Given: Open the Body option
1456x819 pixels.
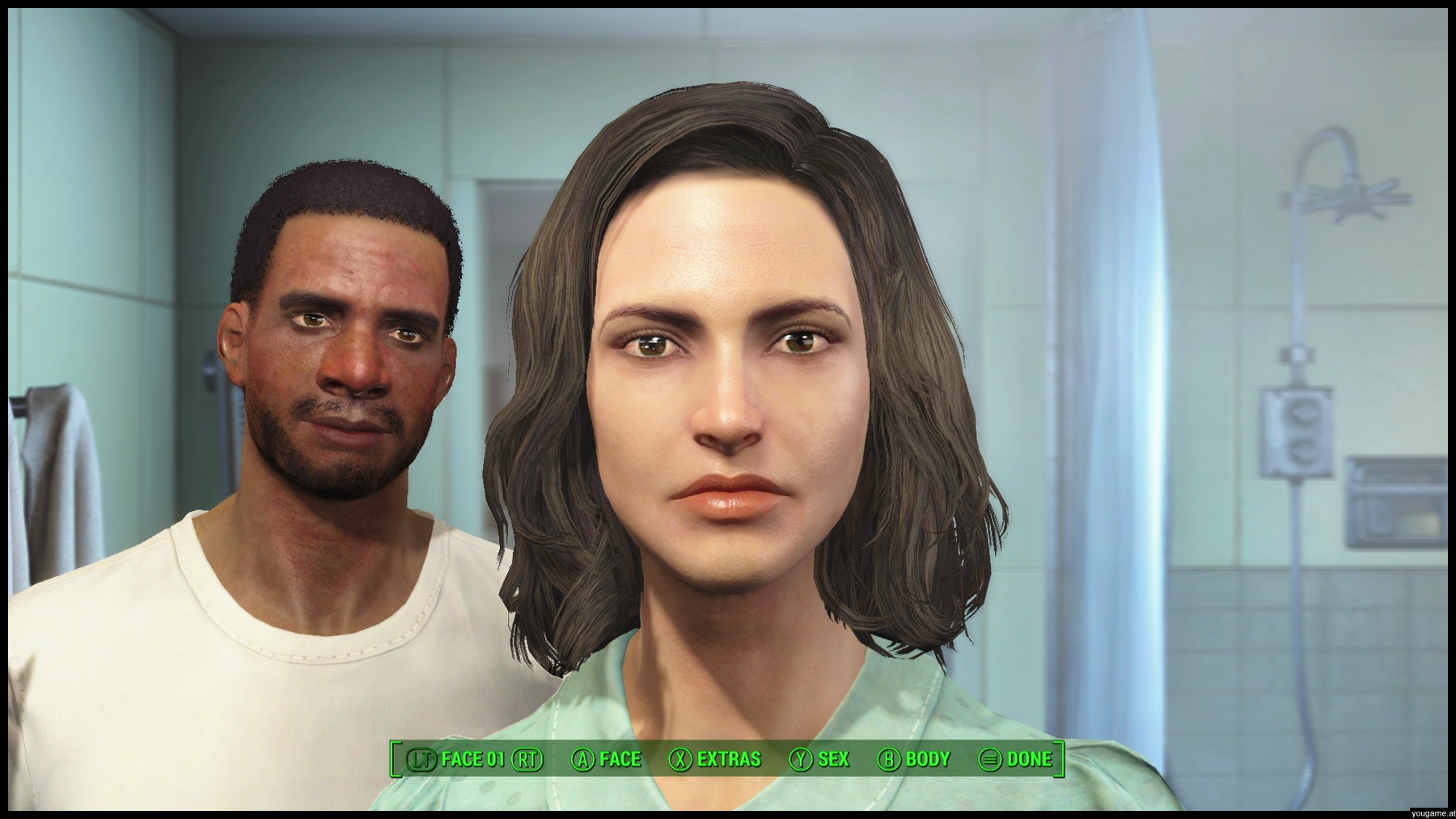Looking at the screenshot, I should pyautogui.click(x=914, y=759).
